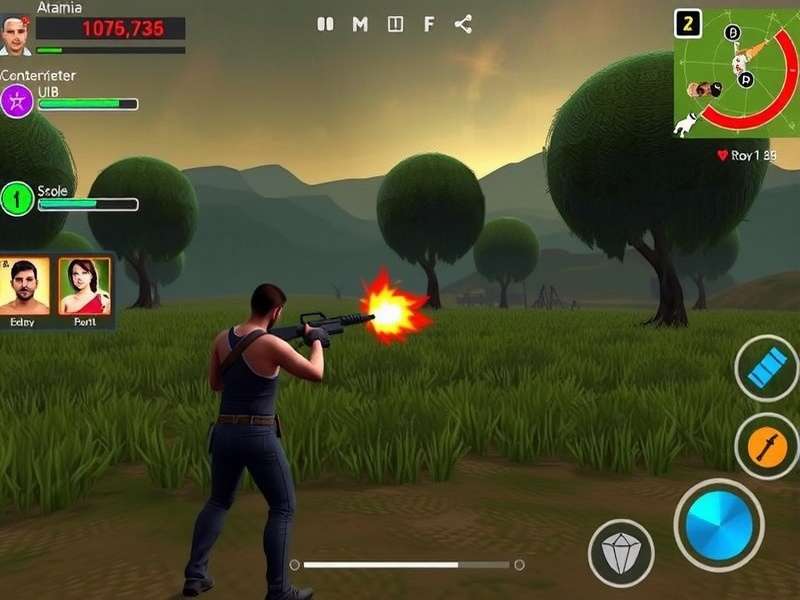Click the F button in top bar
This screenshot has width=800, height=600.
click(x=429, y=25)
